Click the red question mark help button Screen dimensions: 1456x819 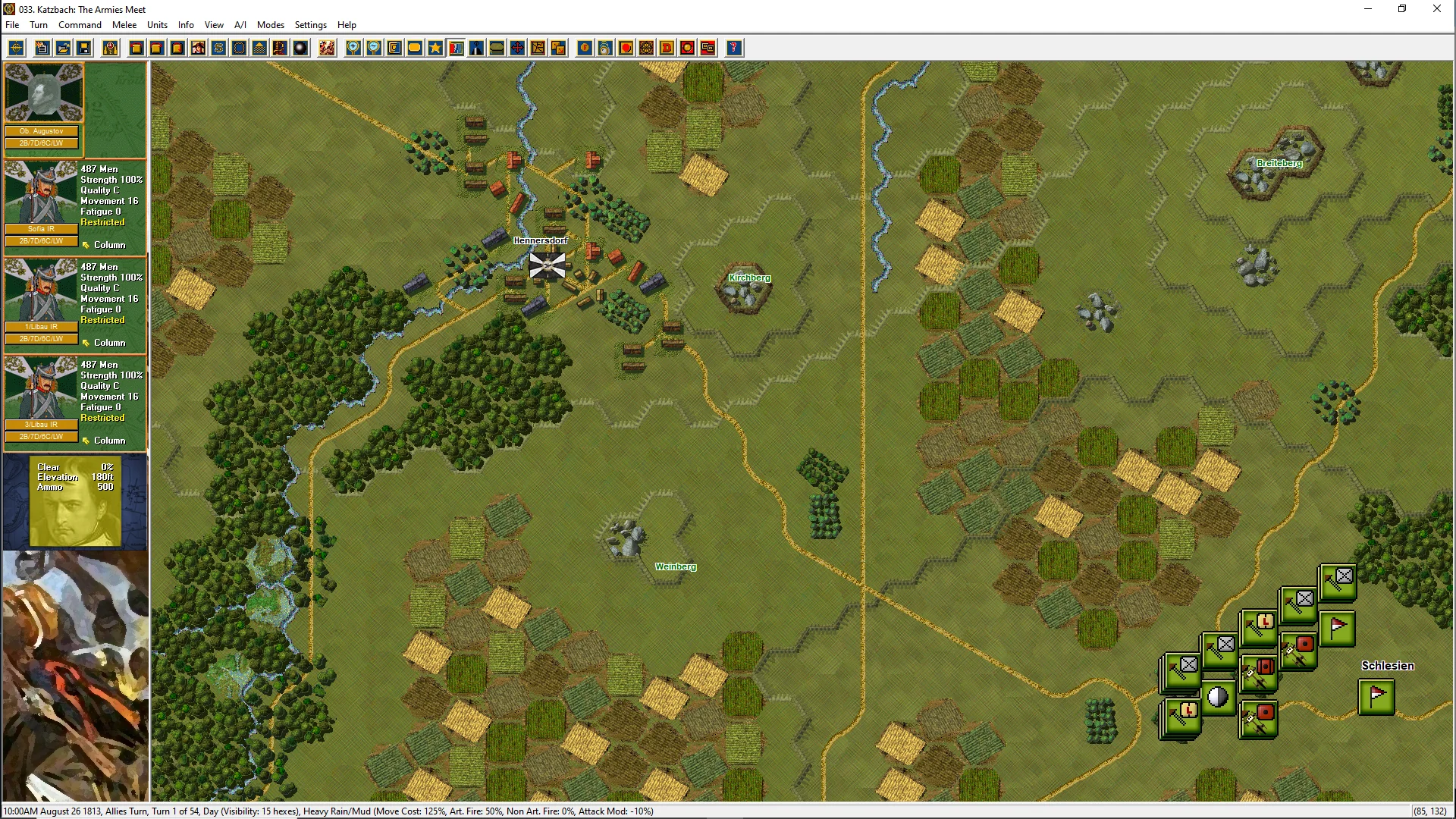click(x=733, y=49)
